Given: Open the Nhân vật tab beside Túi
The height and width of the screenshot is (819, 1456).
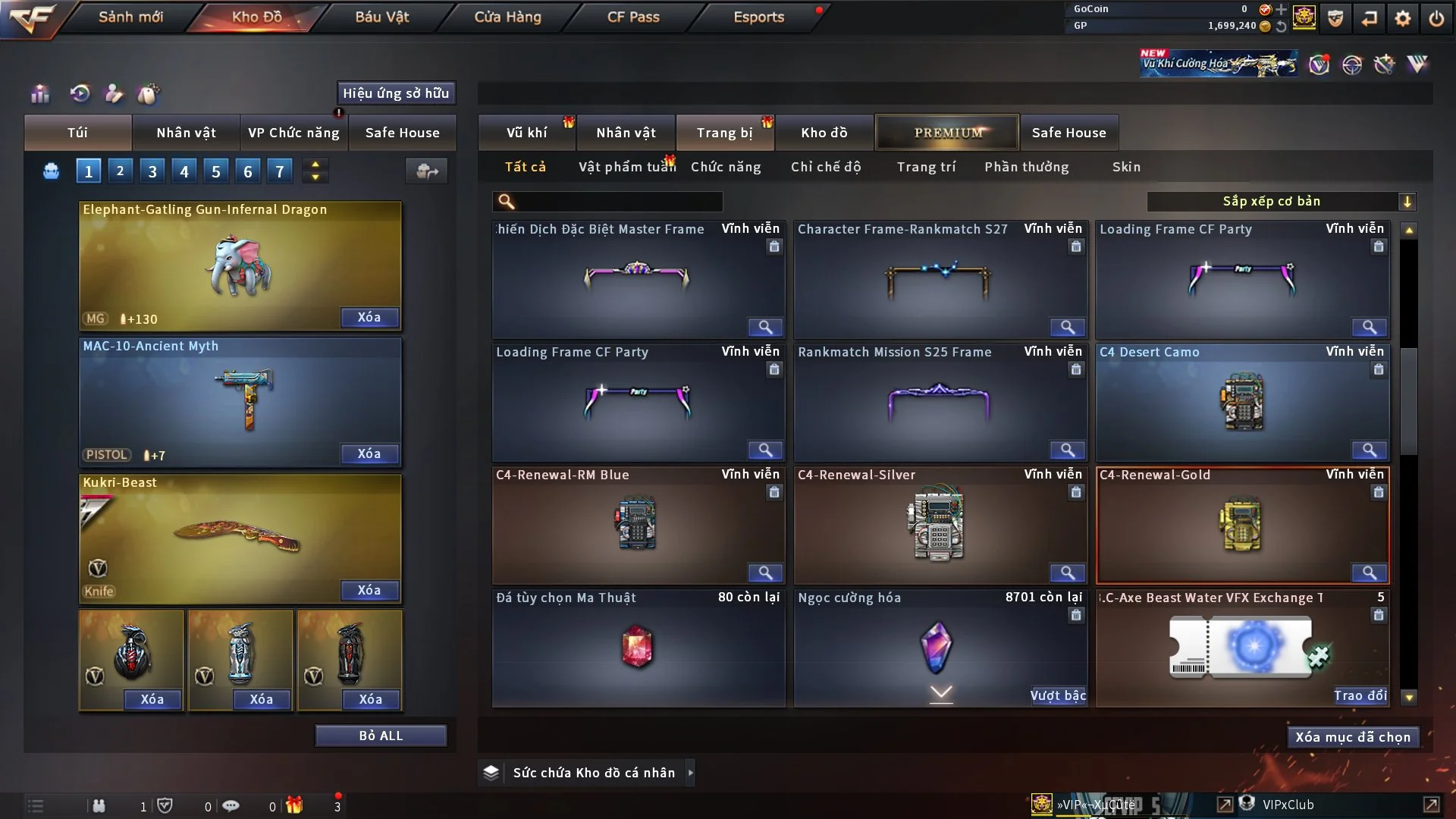Looking at the screenshot, I should click(x=186, y=133).
